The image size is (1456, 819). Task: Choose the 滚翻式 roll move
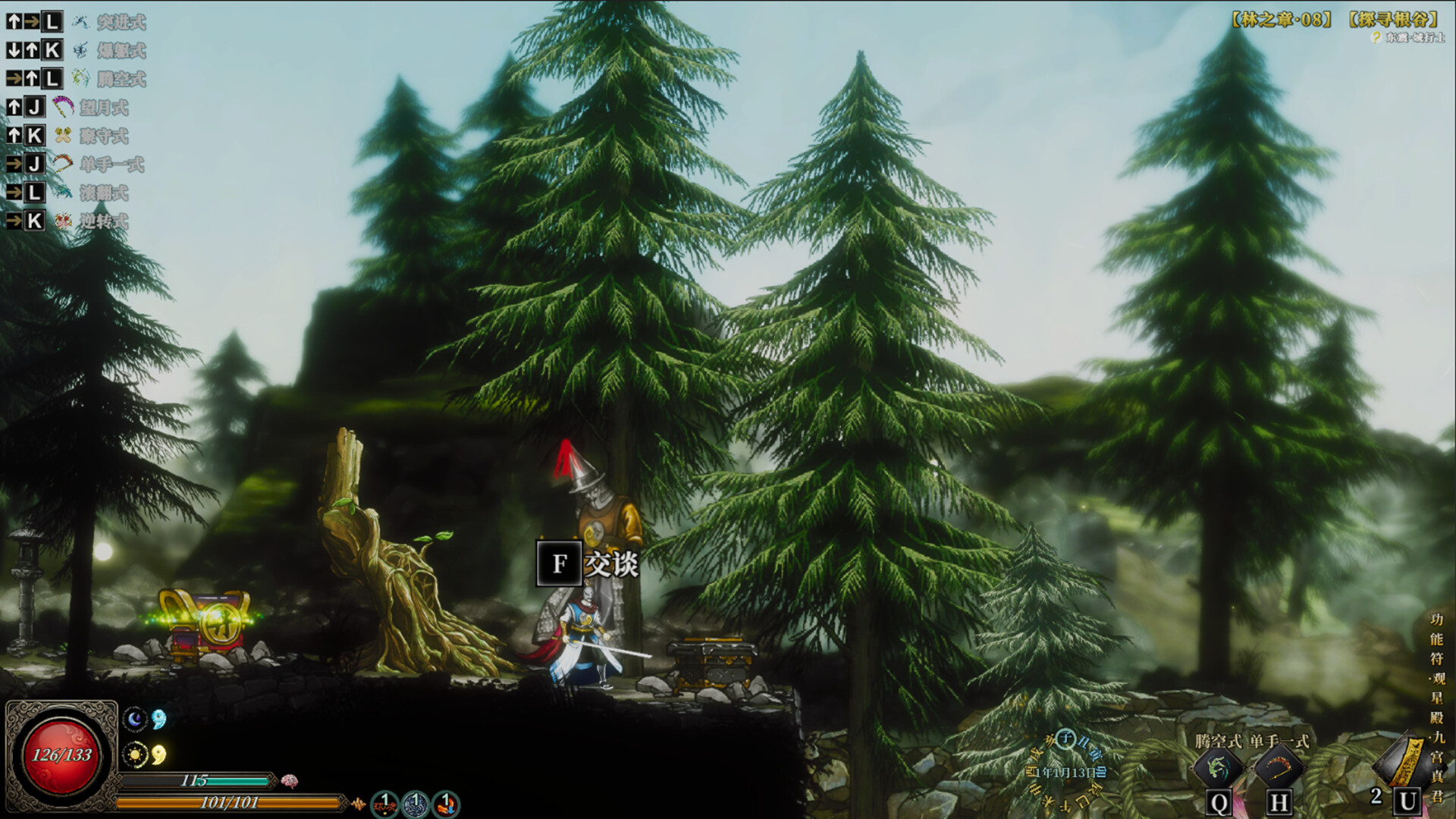(103, 193)
